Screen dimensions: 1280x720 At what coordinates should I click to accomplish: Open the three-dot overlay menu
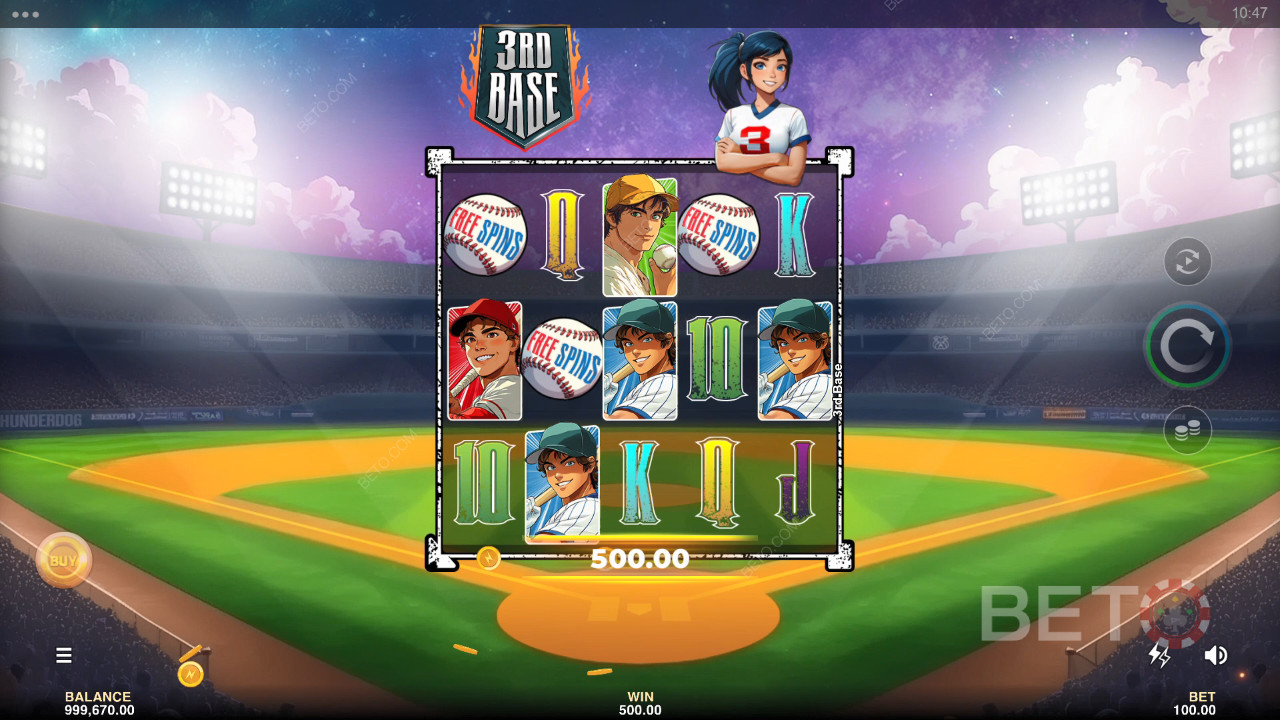[25, 14]
